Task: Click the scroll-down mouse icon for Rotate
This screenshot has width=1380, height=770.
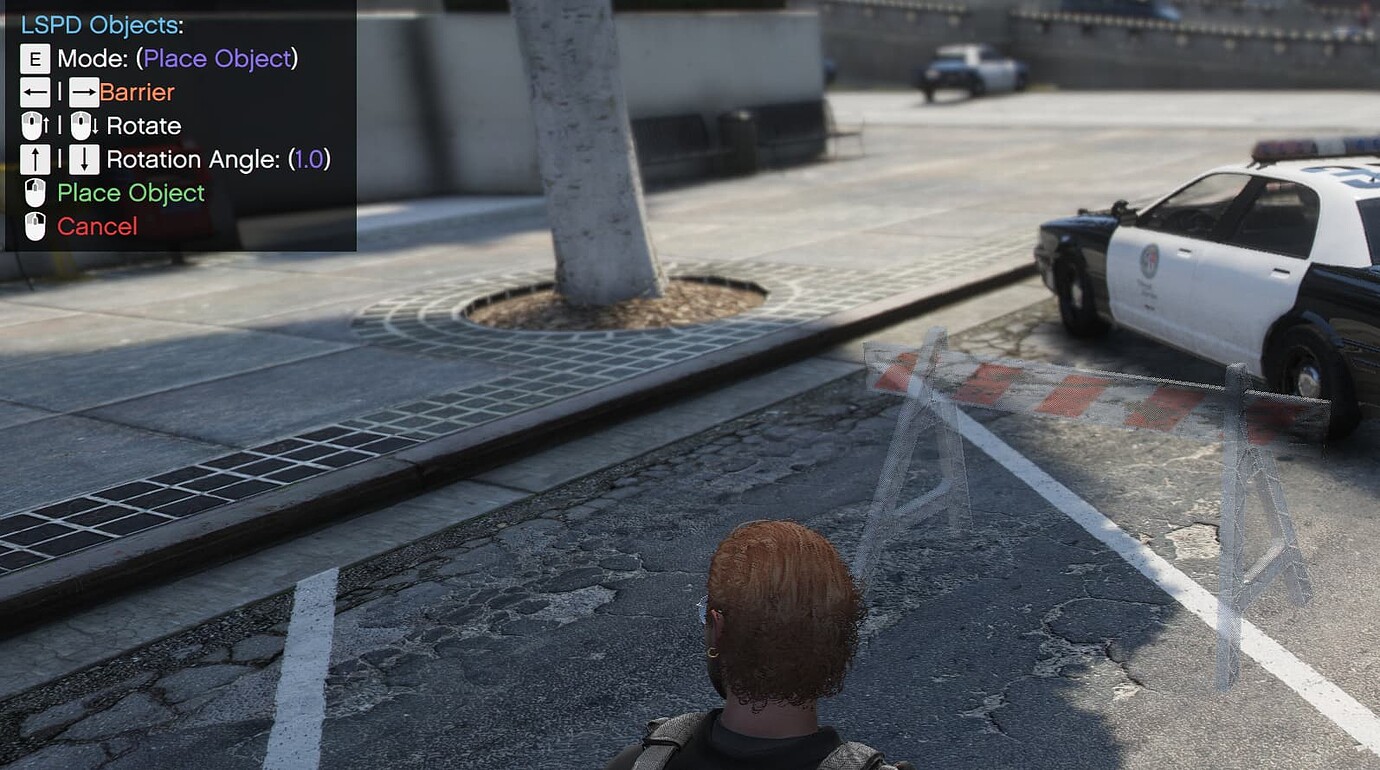Action: (83, 125)
